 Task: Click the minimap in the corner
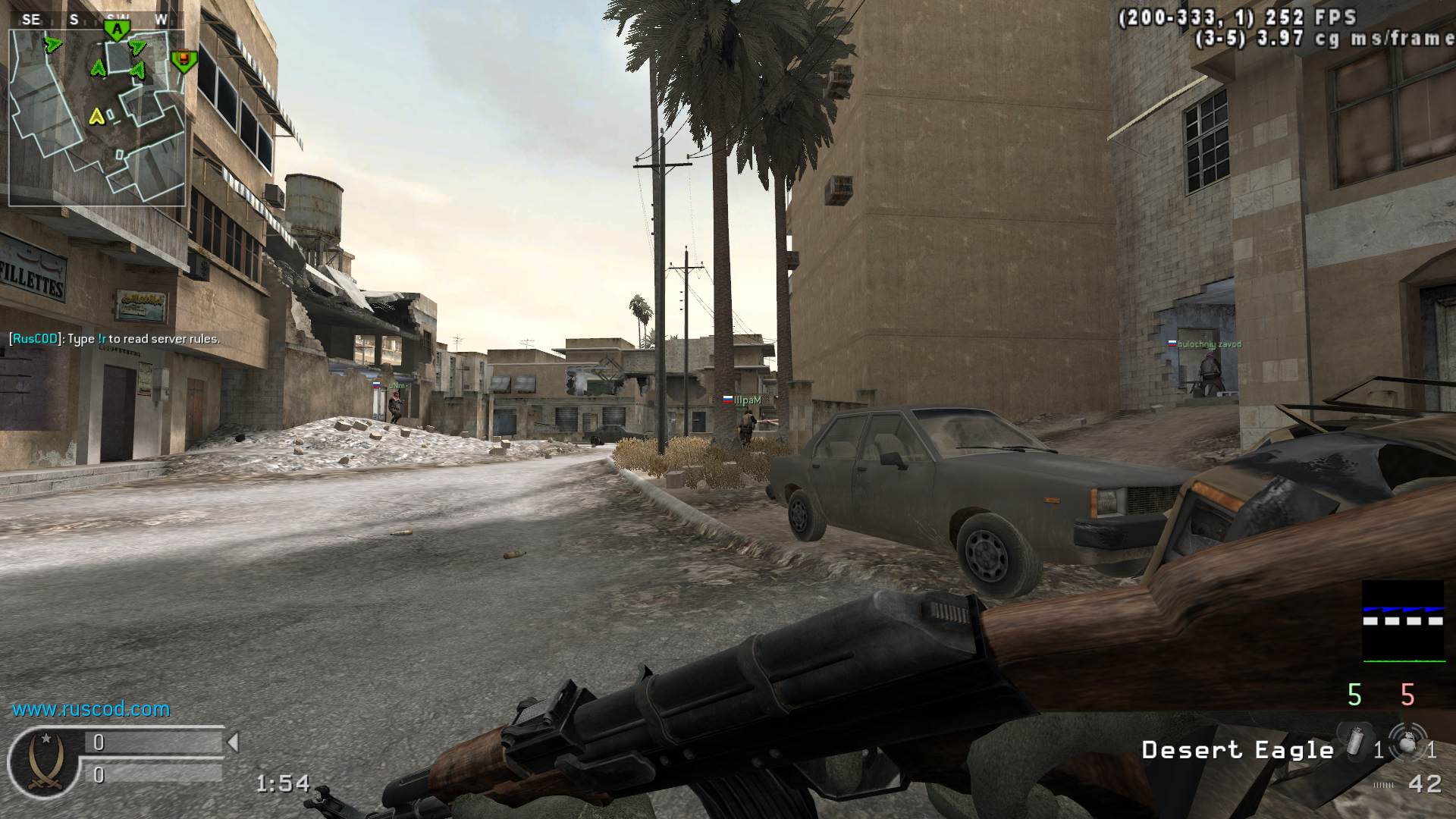click(97, 118)
